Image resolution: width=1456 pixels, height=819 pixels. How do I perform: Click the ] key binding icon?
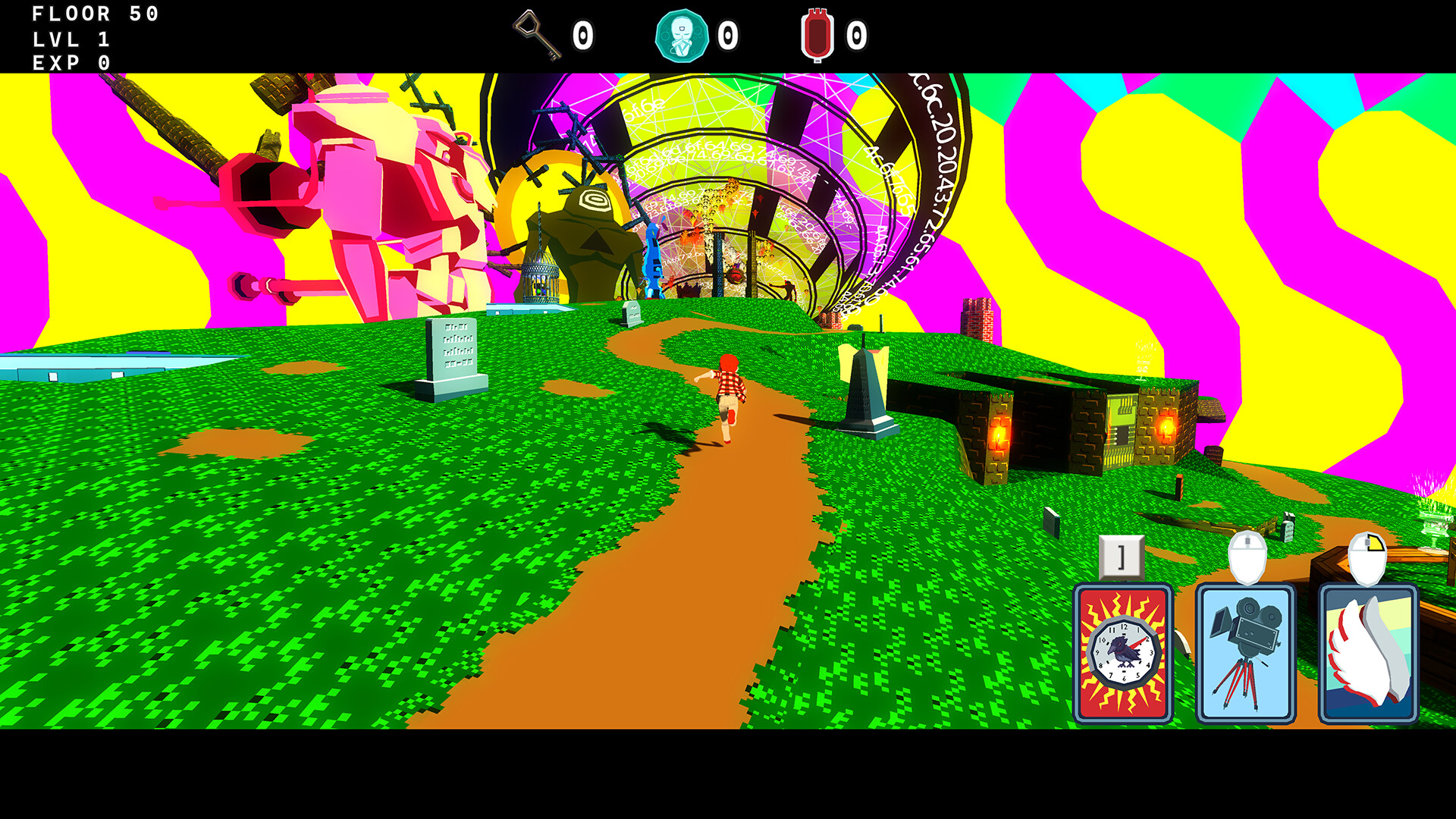[x=1122, y=556]
